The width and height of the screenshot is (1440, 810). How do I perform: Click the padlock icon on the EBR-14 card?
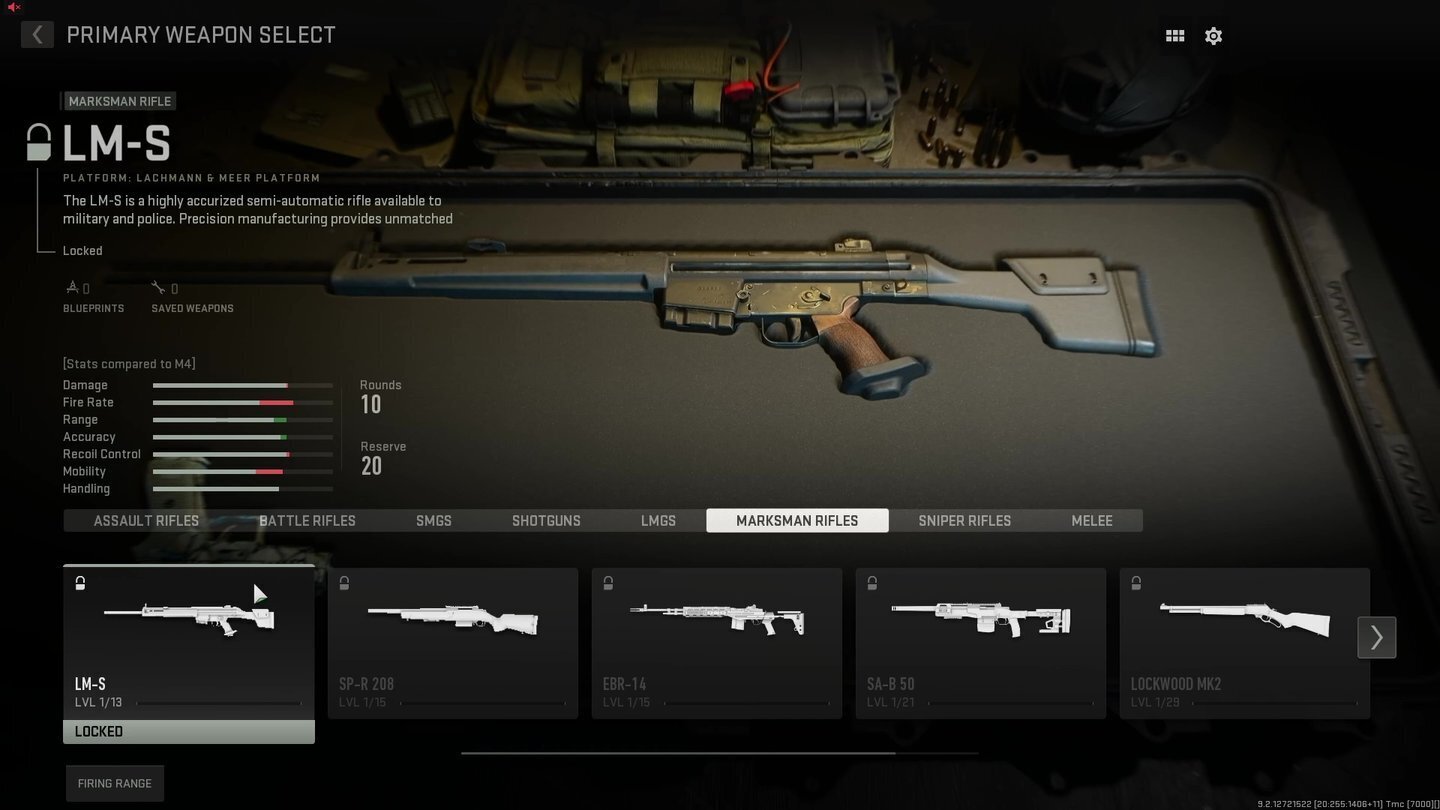click(608, 583)
